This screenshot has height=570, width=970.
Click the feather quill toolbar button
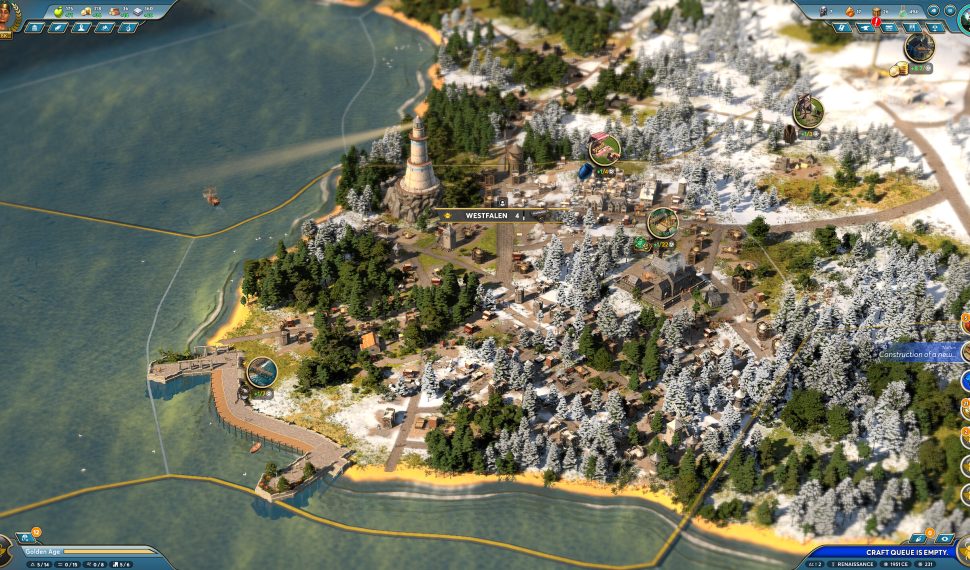pos(58,27)
